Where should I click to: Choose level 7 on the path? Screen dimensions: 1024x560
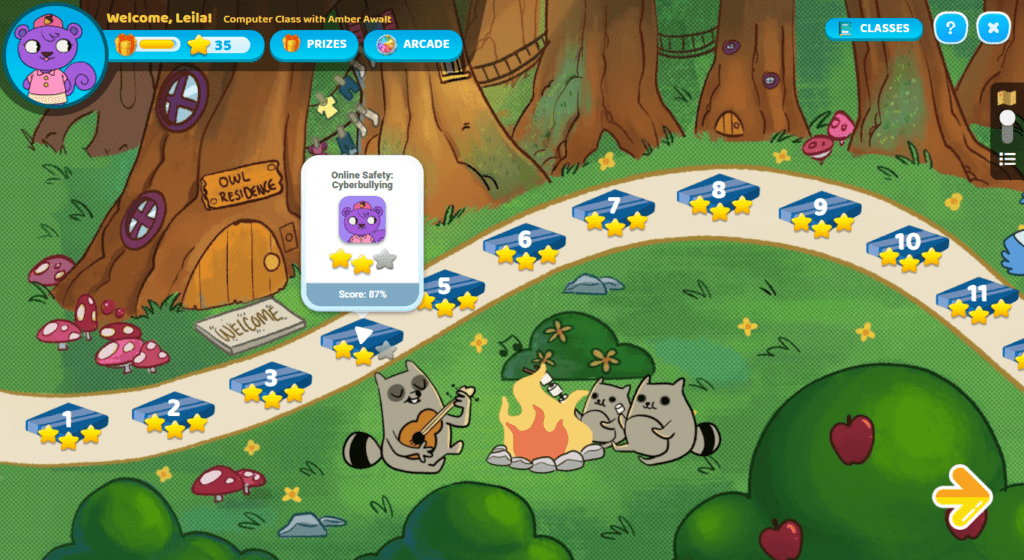[x=613, y=208]
